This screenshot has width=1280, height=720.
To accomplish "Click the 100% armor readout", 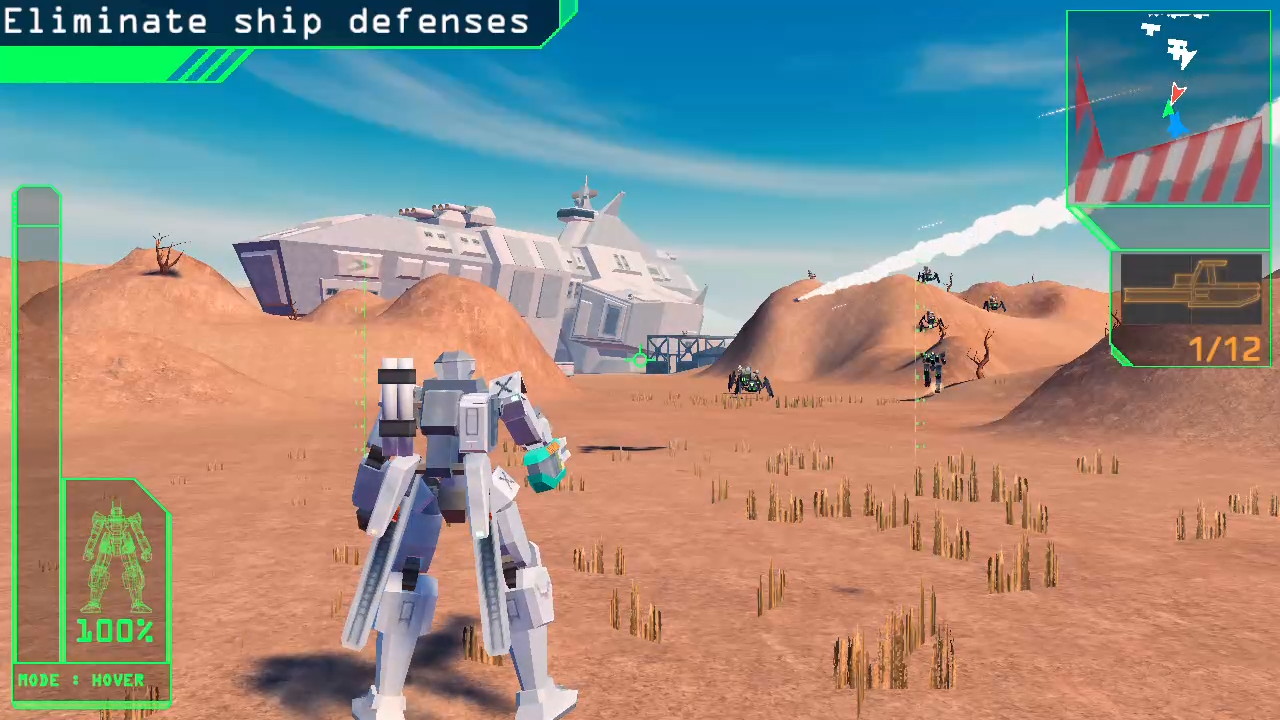I will click(x=113, y=630).
